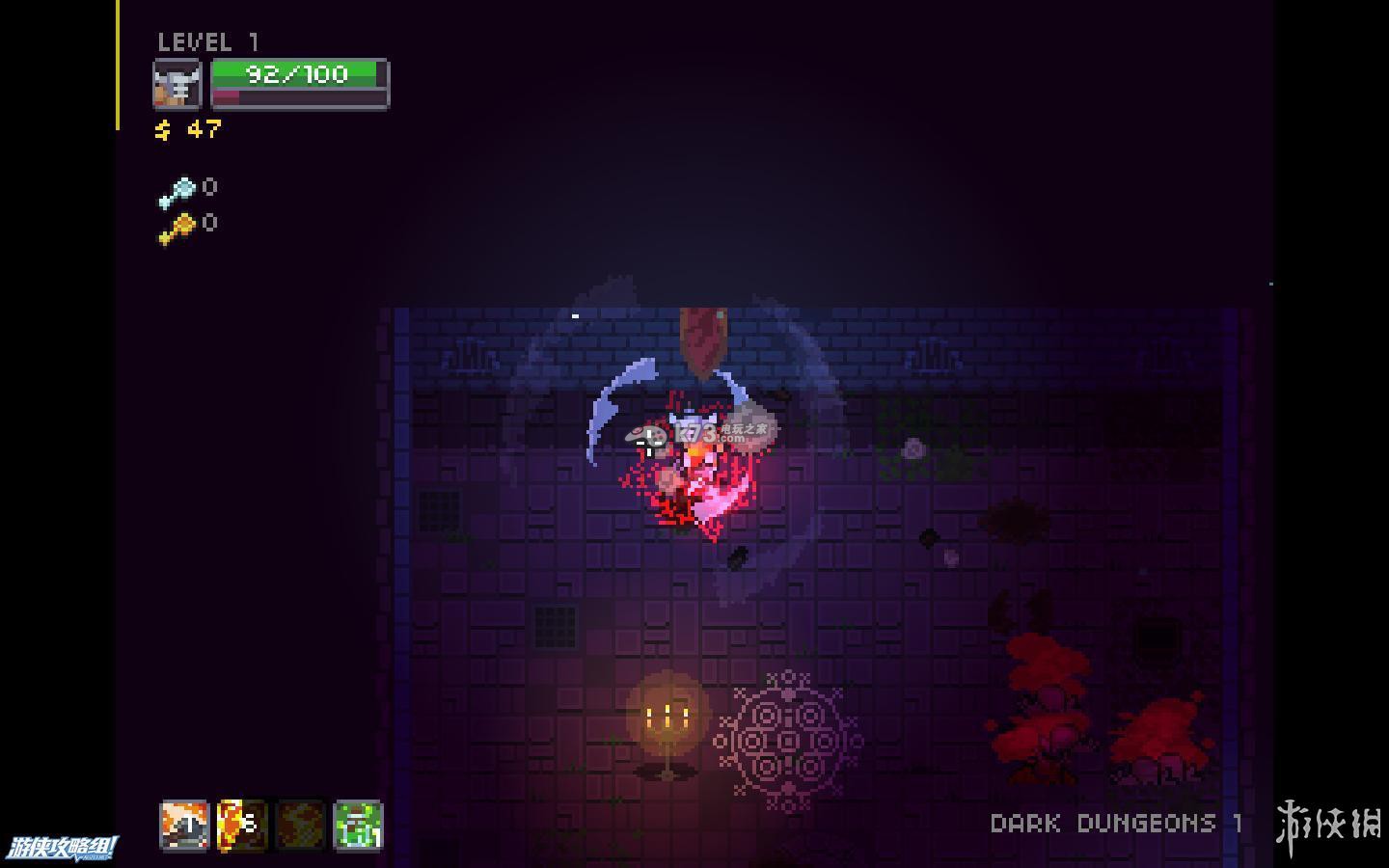The image size is (1389, 868).
Task: Click the silver key icon
Action: 177,192
